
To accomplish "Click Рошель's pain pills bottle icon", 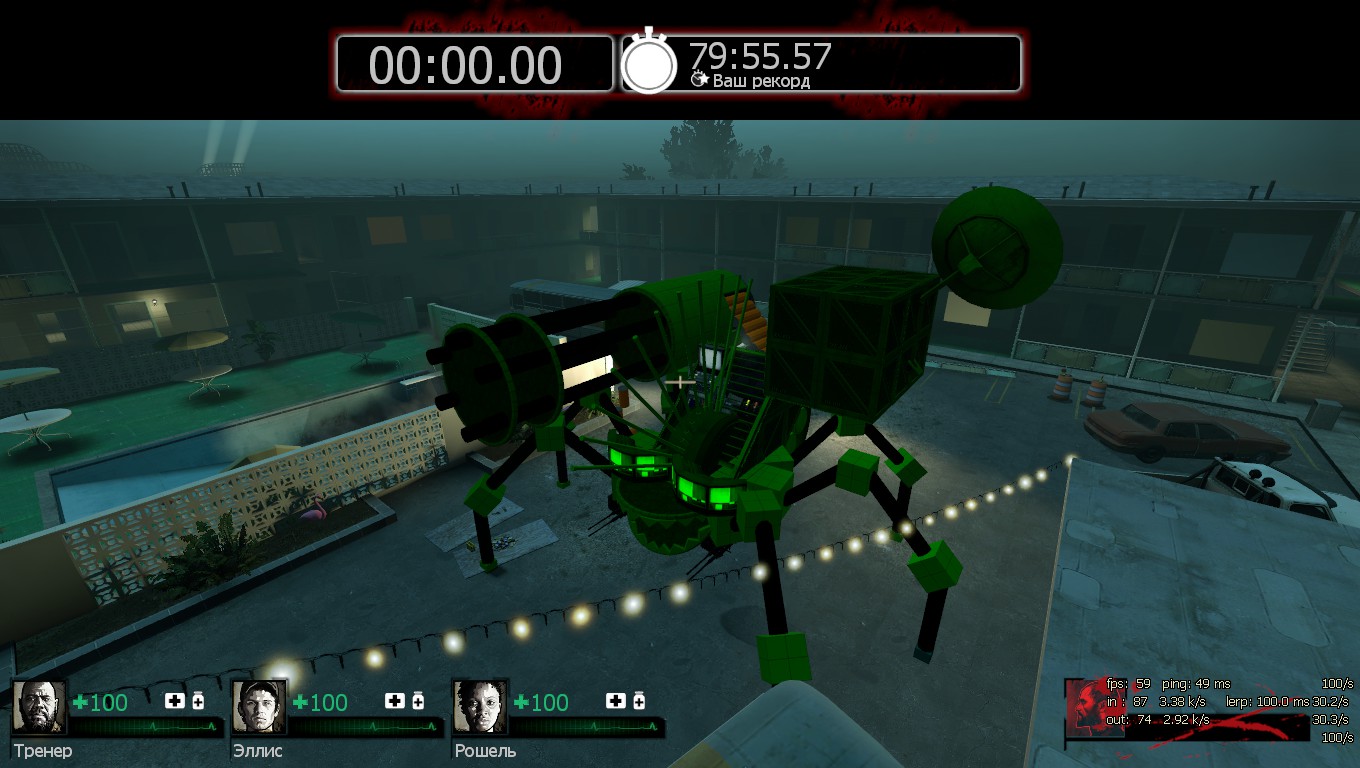I will click(x=639, y=700).
